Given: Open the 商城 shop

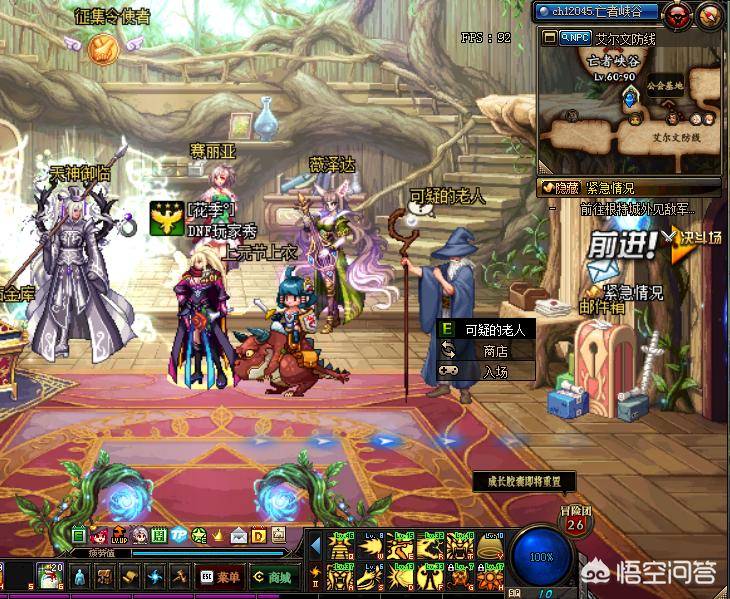Looking at the screenshot, I should click(271, 576).
